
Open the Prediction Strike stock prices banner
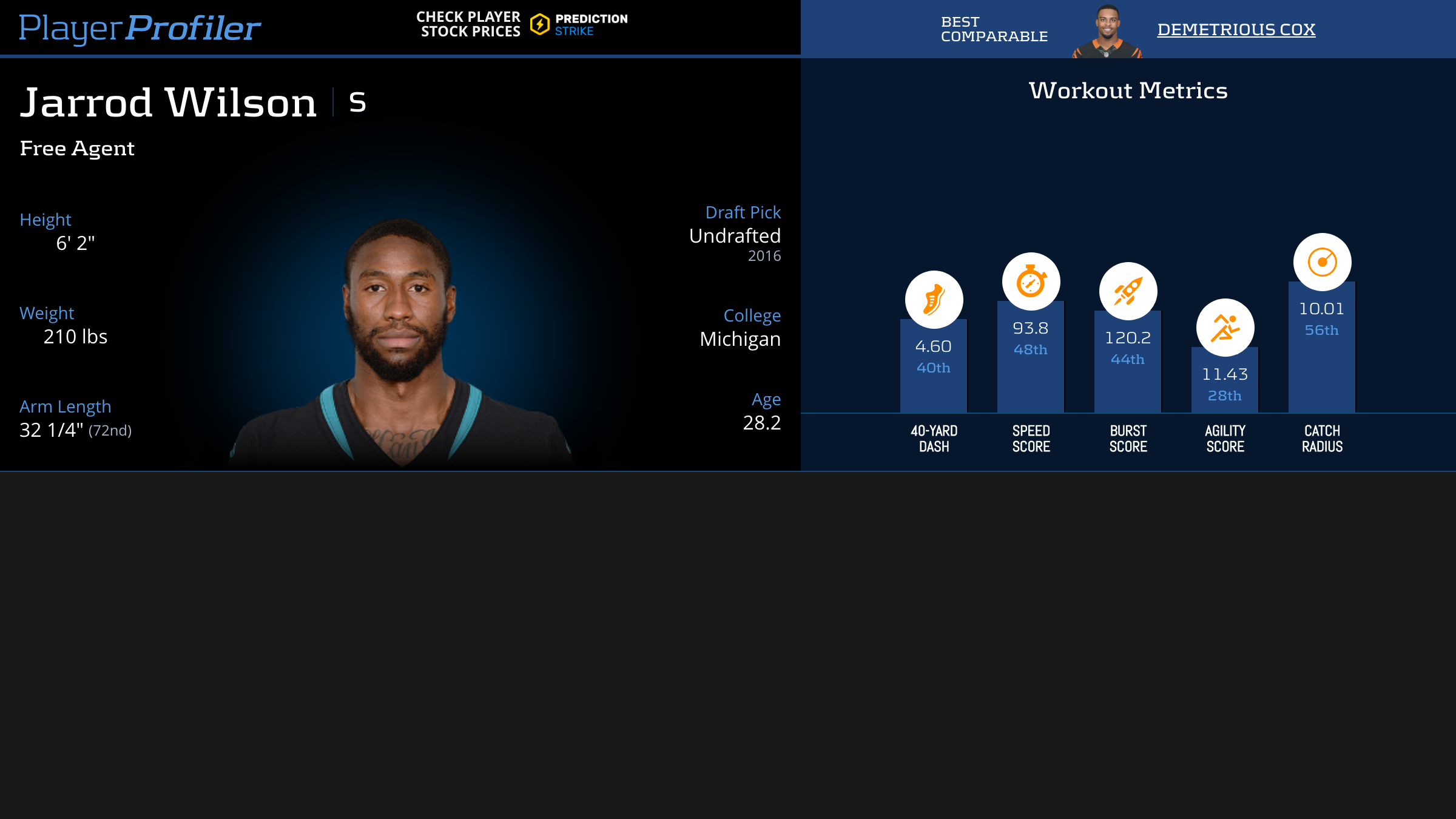tap(522, 25)
